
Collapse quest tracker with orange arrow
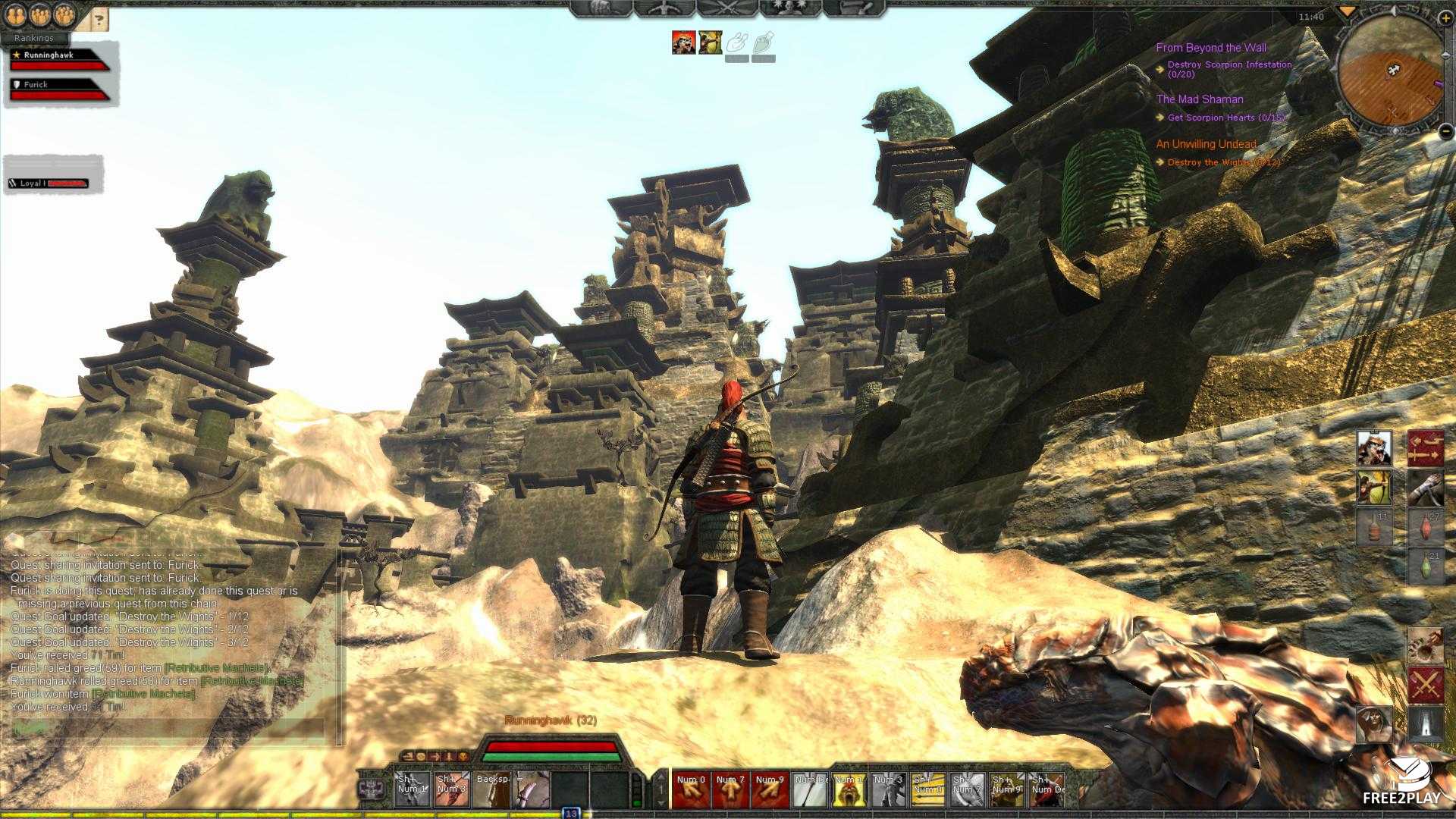(1347, 12)
